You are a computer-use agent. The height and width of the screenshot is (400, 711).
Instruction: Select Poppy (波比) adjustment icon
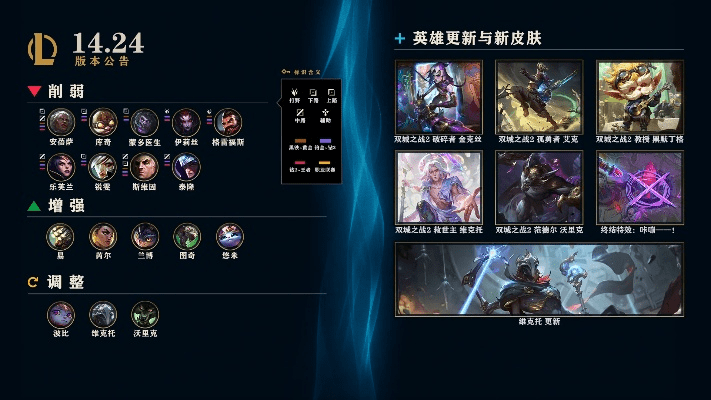tap(61, 314)
